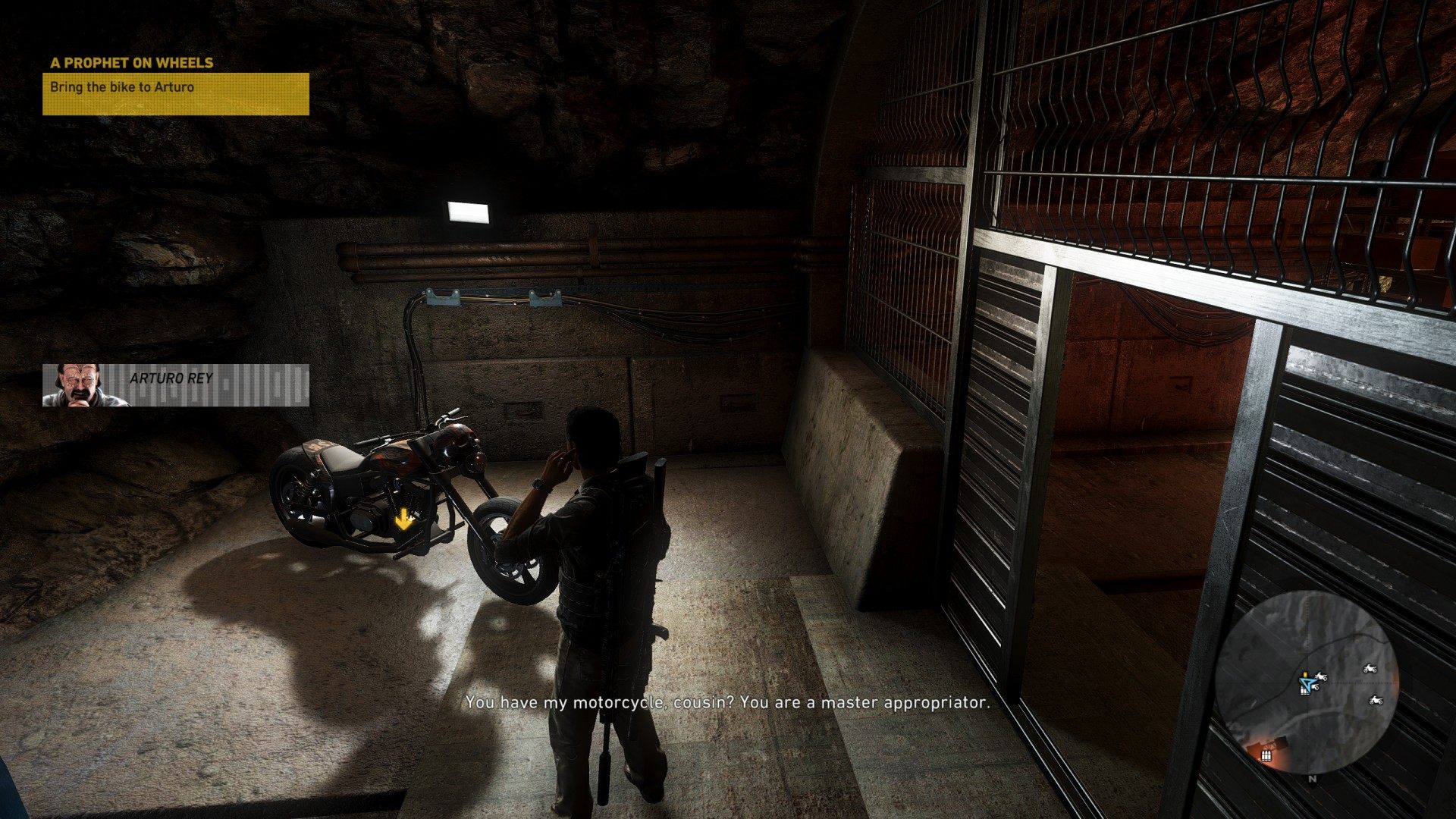Select the ammo crate icon on minimap's orange area
Image resolution: width=1456 pixels, height=819 pixels.
click(1265, 755)
